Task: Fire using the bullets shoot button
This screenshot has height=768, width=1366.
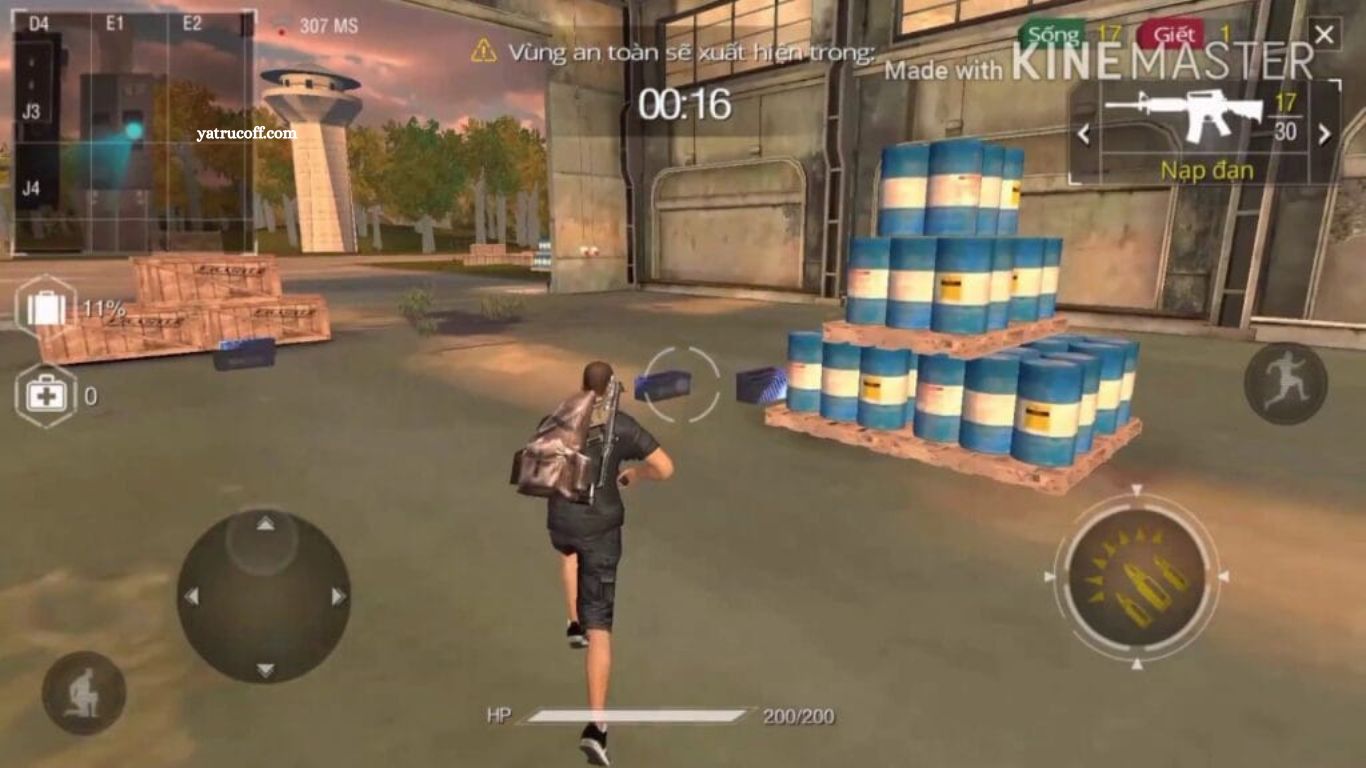Action: [1136, 578]
